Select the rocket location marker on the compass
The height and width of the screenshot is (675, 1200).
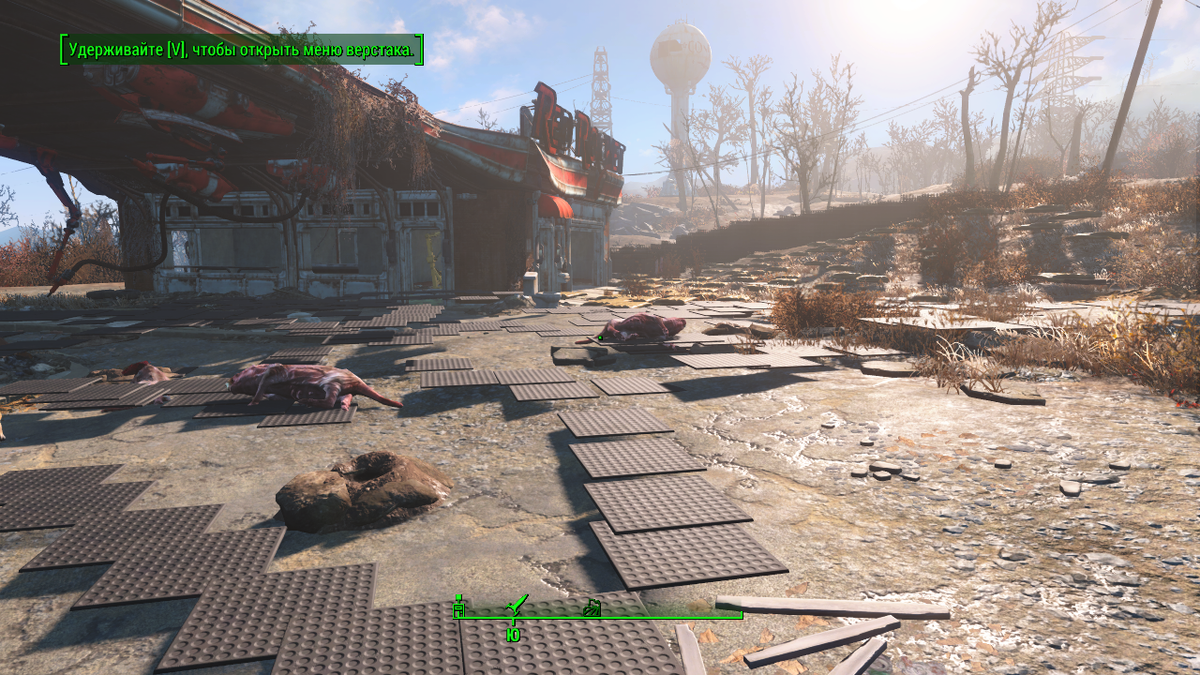pos(517,604)
